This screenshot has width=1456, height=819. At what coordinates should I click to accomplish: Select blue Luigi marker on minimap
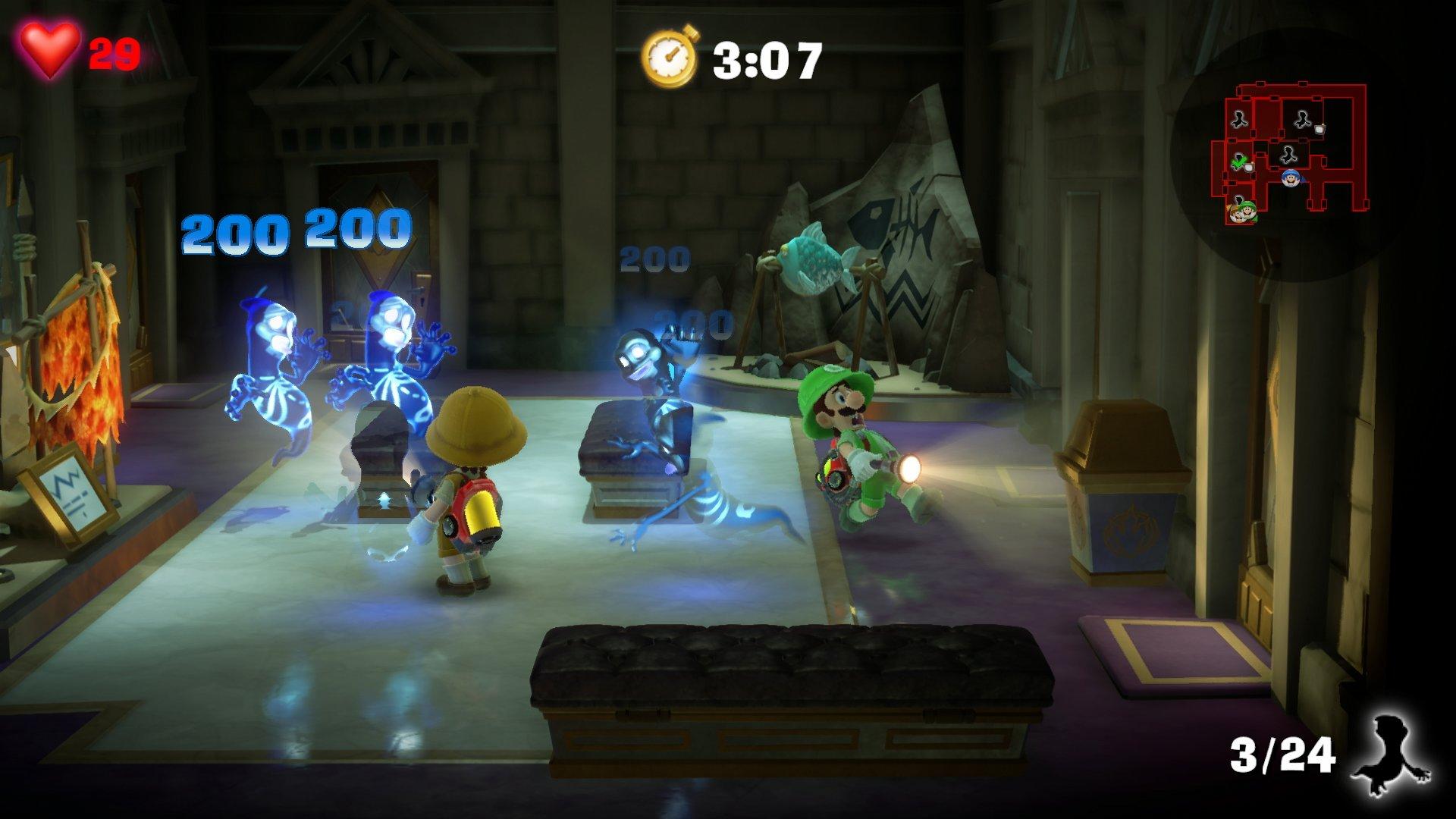coord(1290,178)
